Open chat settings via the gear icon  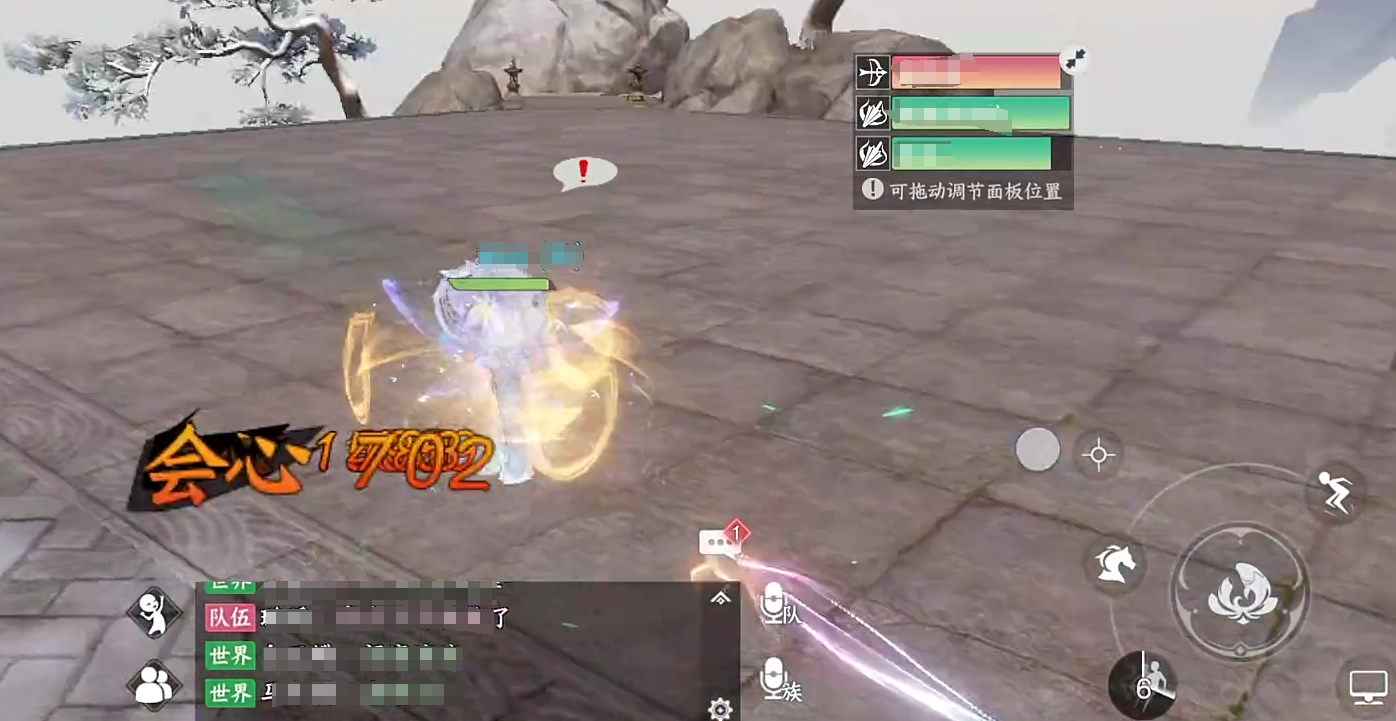pyautogui.click(x=720, y=709)
